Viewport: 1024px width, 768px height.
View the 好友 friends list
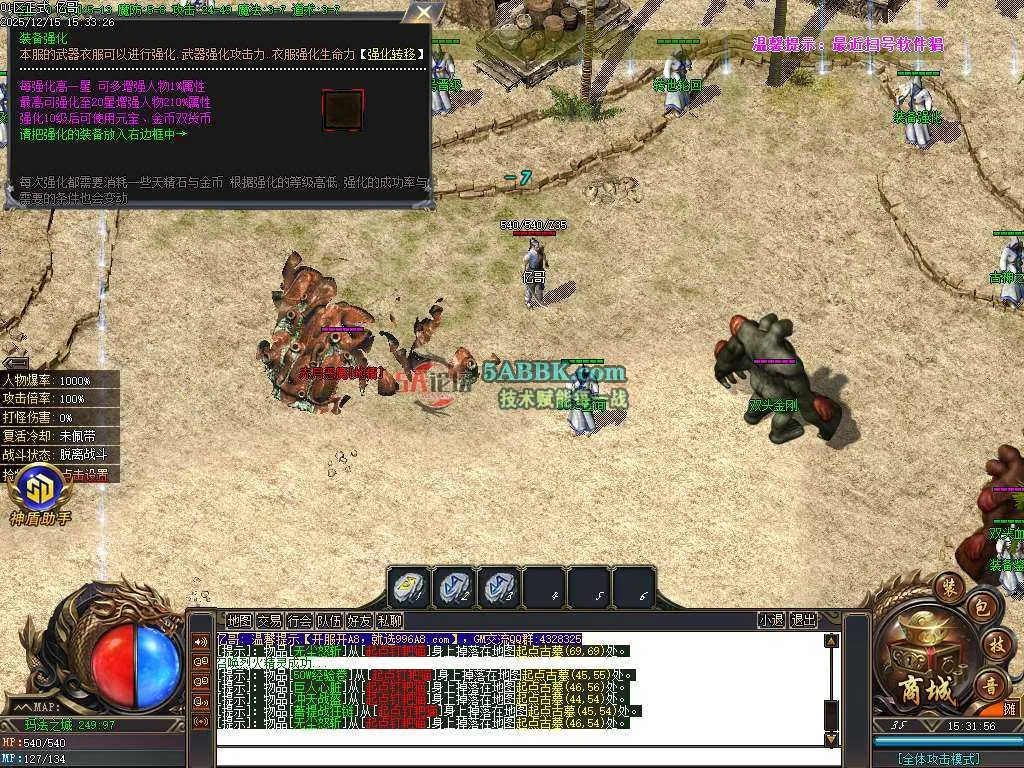(x=359, y=620)
